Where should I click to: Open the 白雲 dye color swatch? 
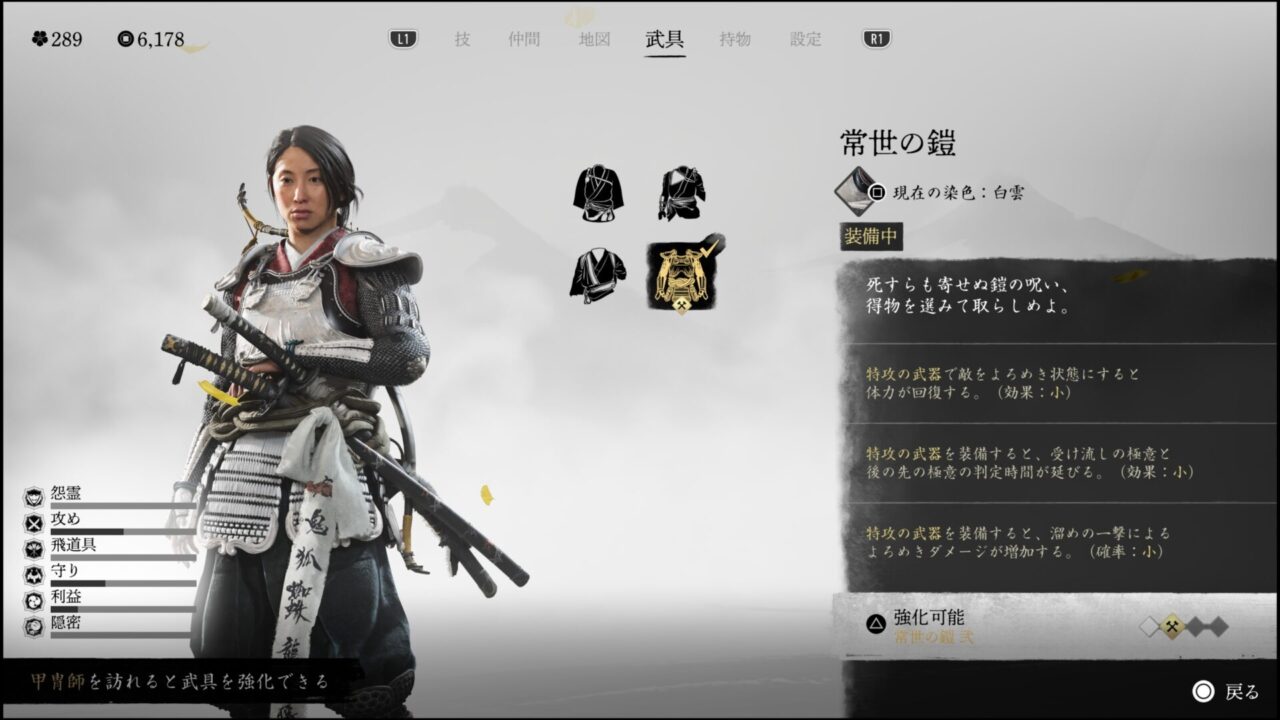click(855, 190)
